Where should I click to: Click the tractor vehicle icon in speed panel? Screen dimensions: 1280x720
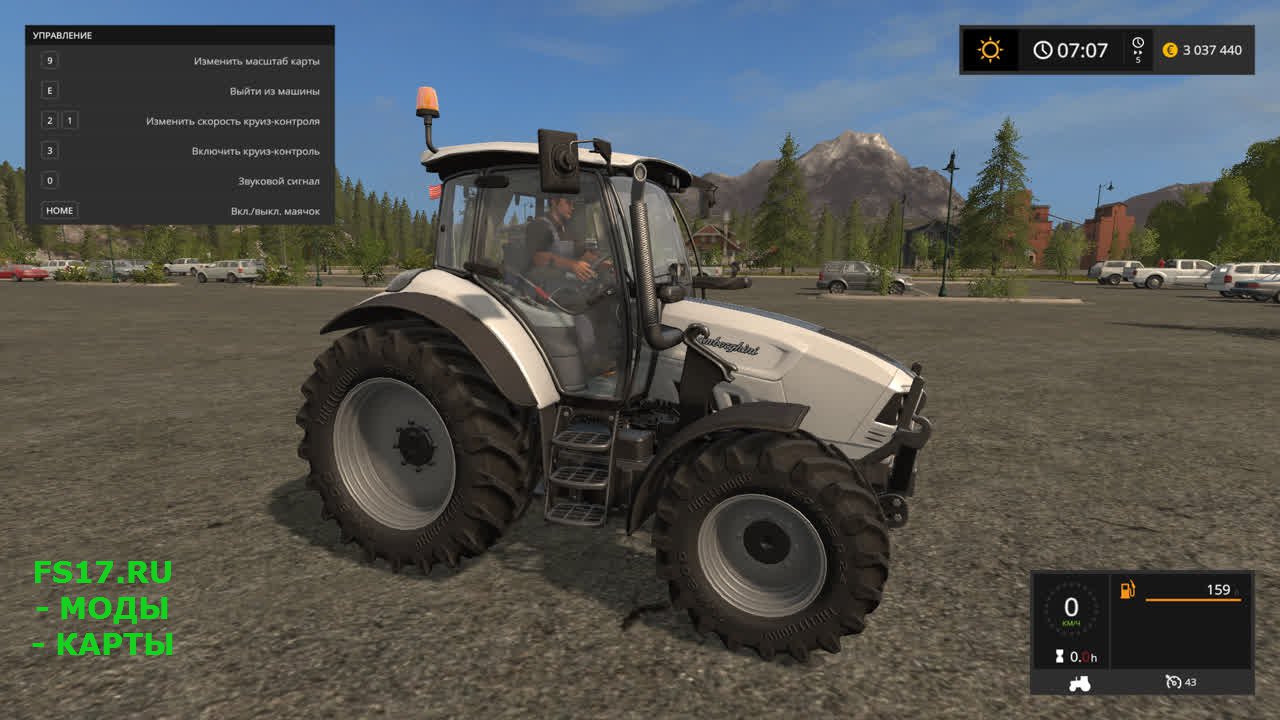click(1080, 683)
